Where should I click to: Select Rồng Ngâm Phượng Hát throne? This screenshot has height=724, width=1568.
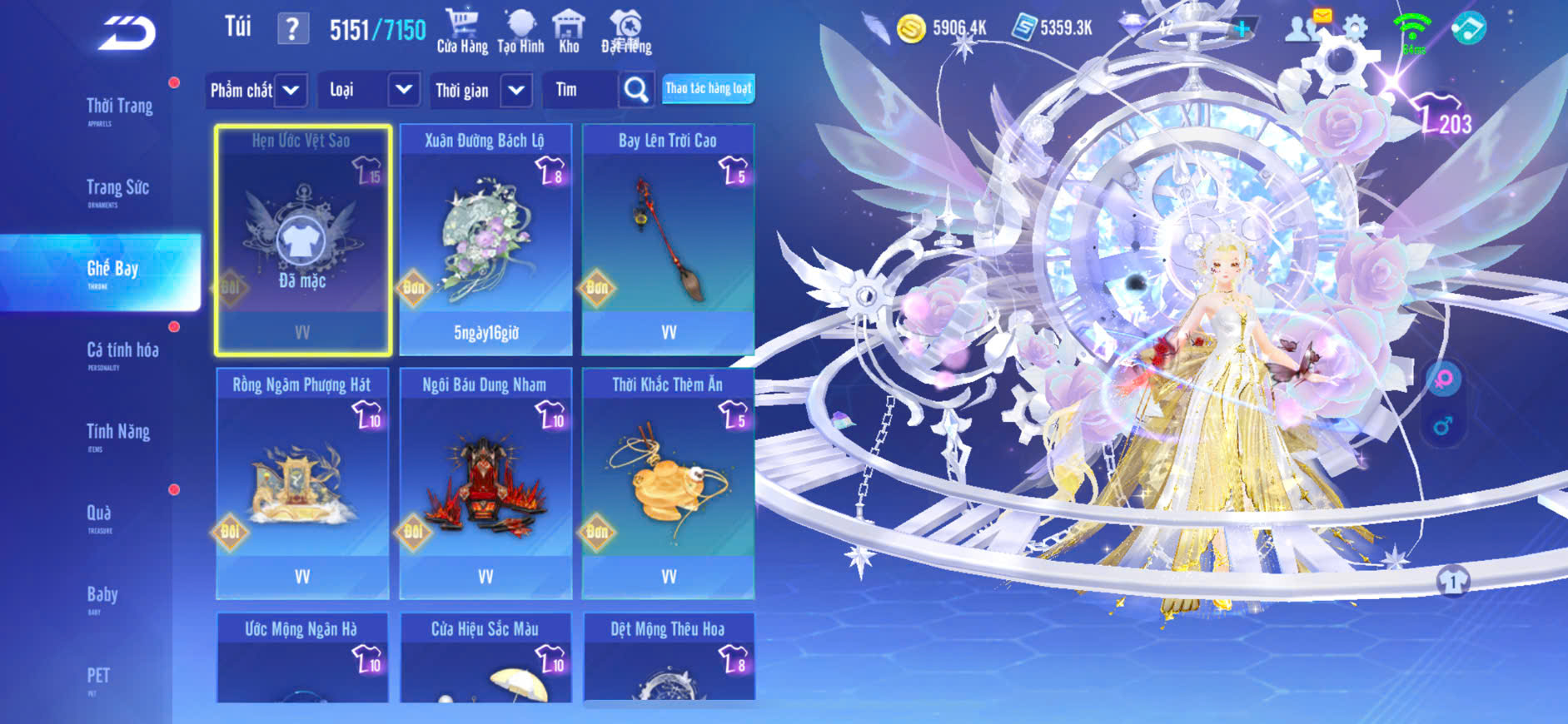tap(302, 483)
